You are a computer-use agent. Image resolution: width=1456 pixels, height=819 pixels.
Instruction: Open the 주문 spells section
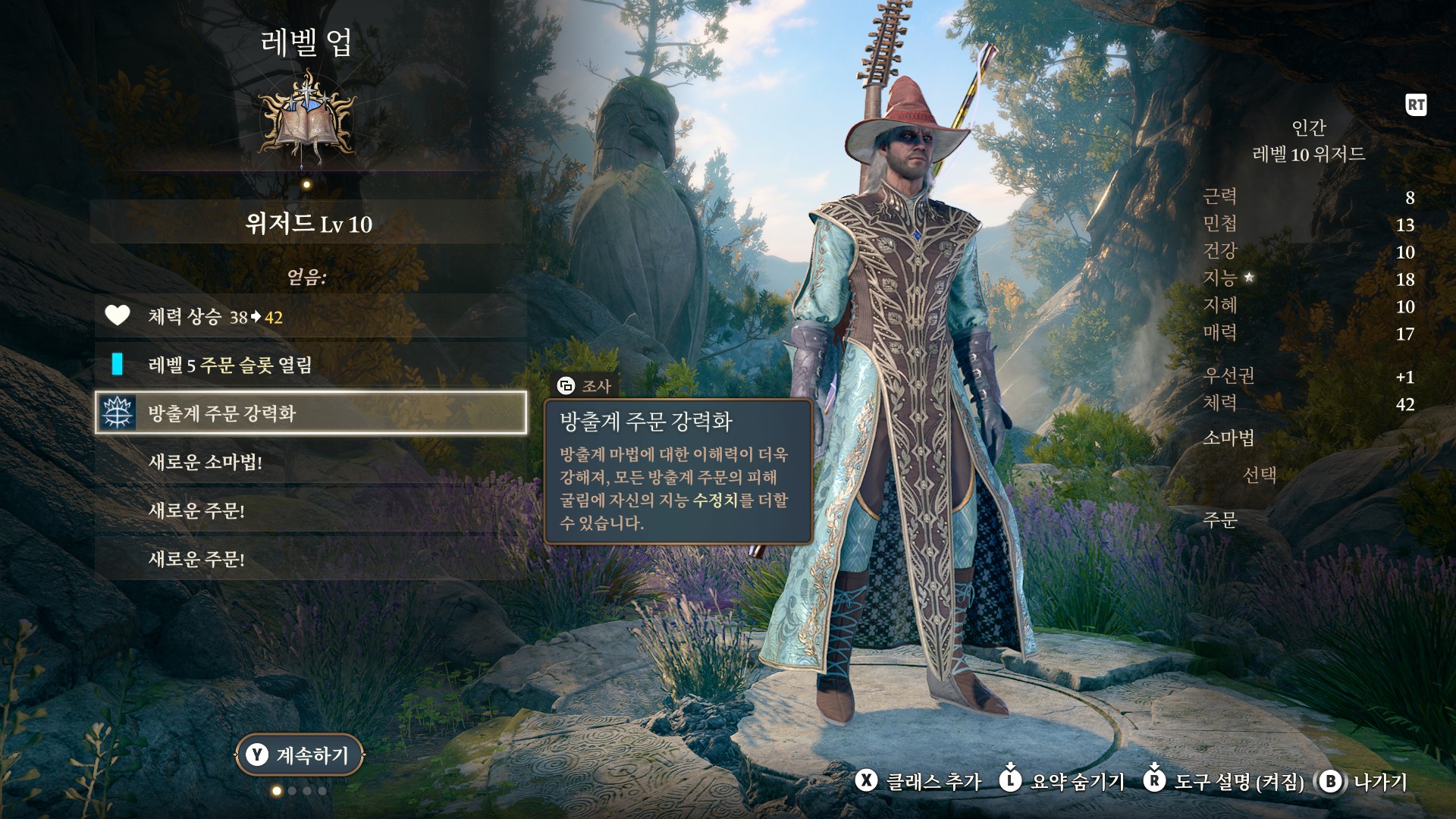[1220, 519]
